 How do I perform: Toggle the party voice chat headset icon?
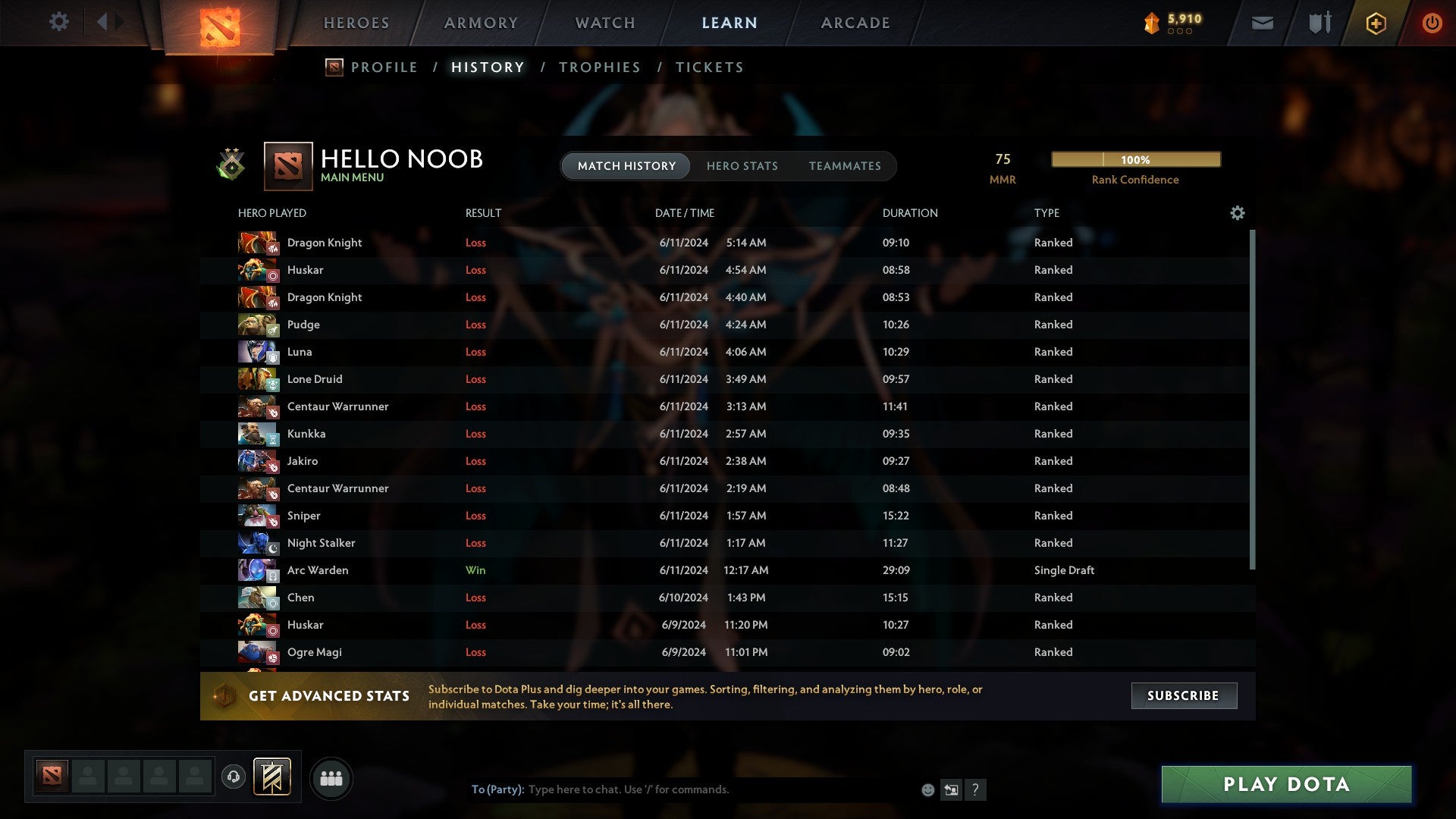coord(233,777)
